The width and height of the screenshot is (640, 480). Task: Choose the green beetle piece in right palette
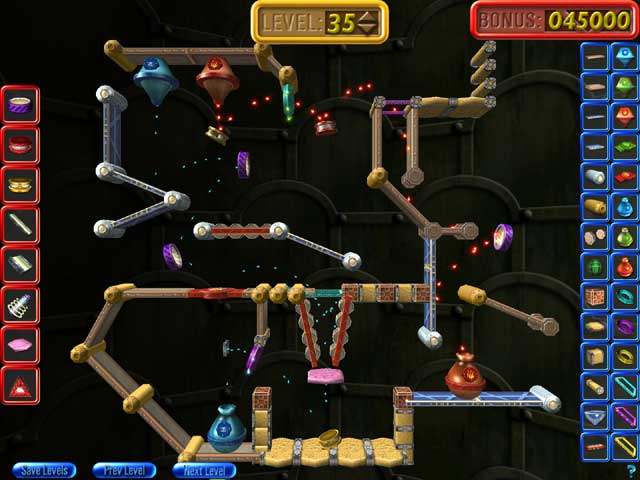595,267
